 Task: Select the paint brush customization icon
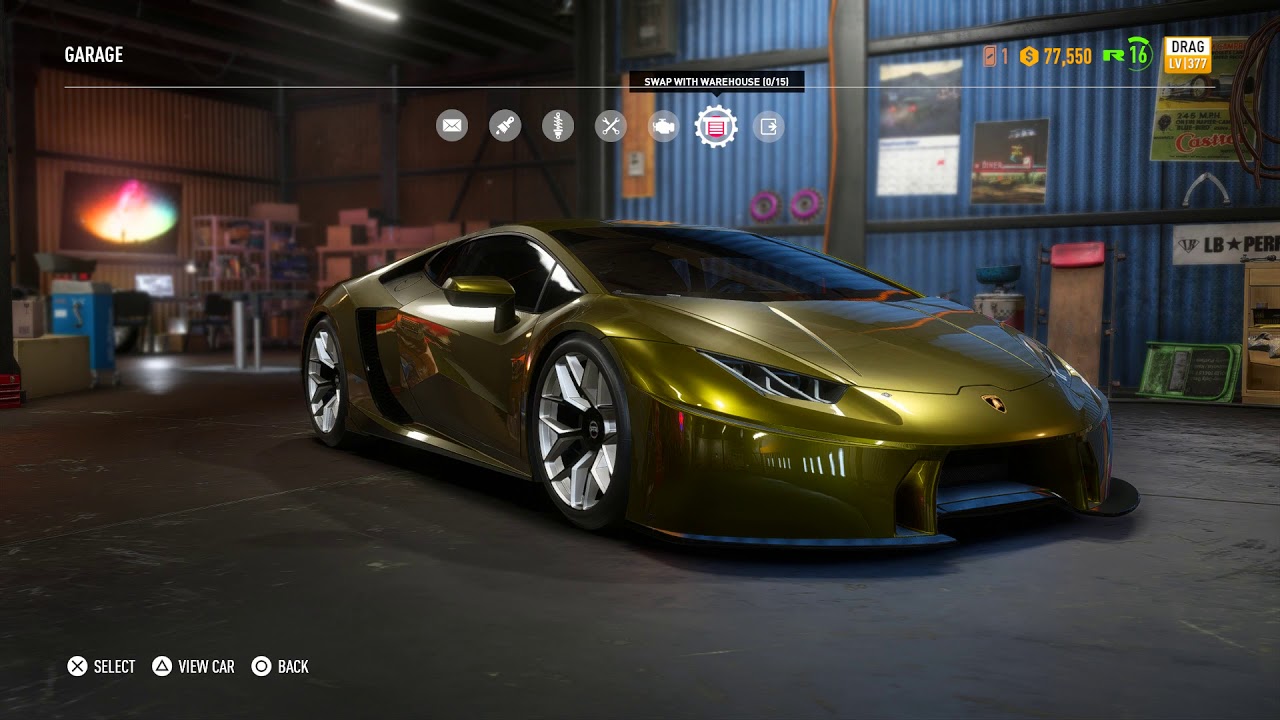tap(505, 126)
